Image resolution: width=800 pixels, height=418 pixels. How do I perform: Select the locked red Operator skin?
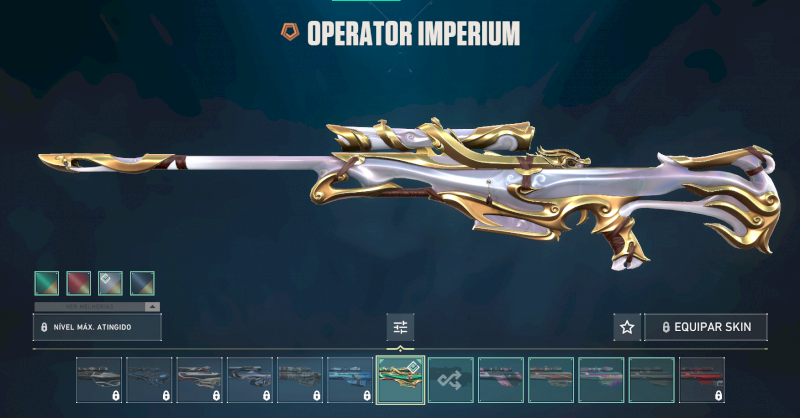[702, 380]
